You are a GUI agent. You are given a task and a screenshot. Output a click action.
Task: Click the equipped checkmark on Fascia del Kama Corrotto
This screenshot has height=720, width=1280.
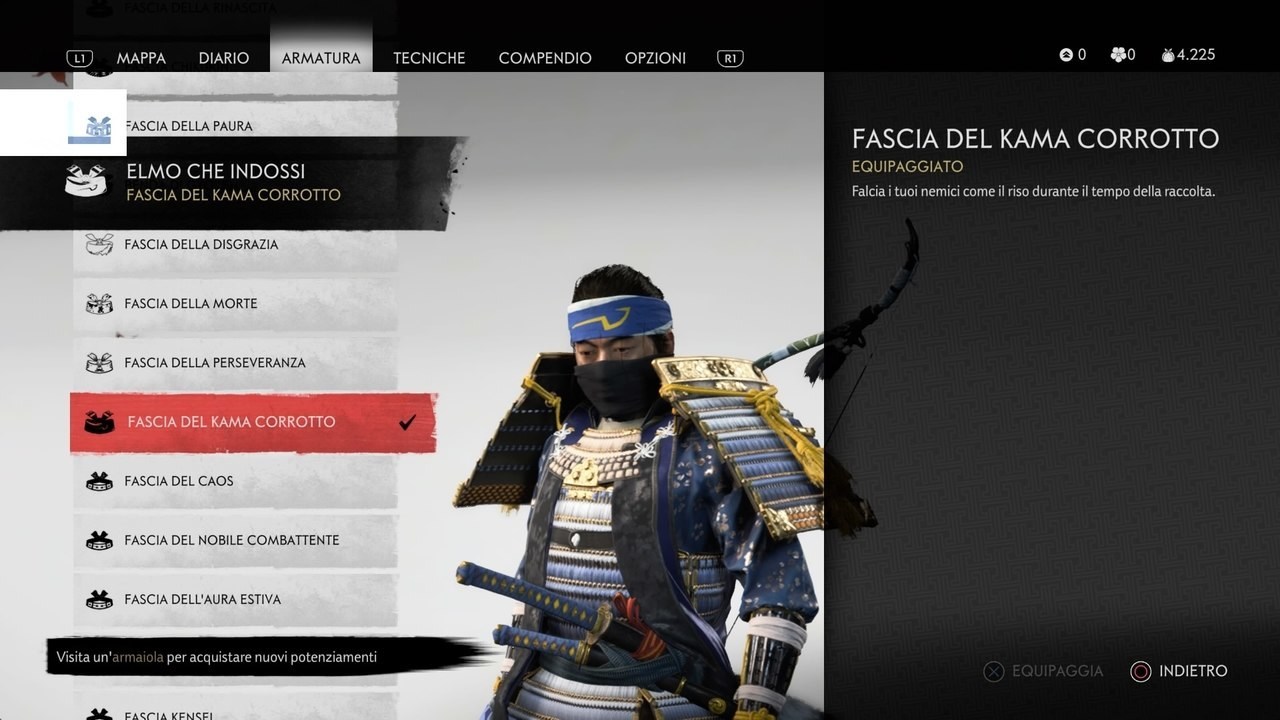[x=406, y=421]
